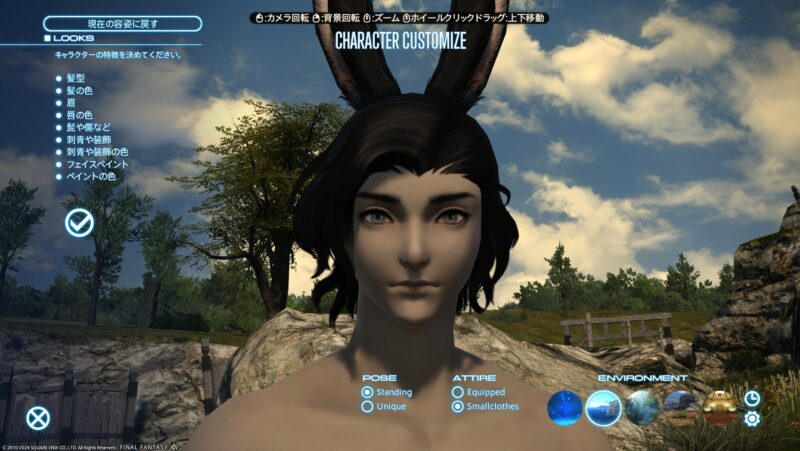
Task: Open 刺青や装飾の色 tattoo color option
Action: tap(96, 152)
